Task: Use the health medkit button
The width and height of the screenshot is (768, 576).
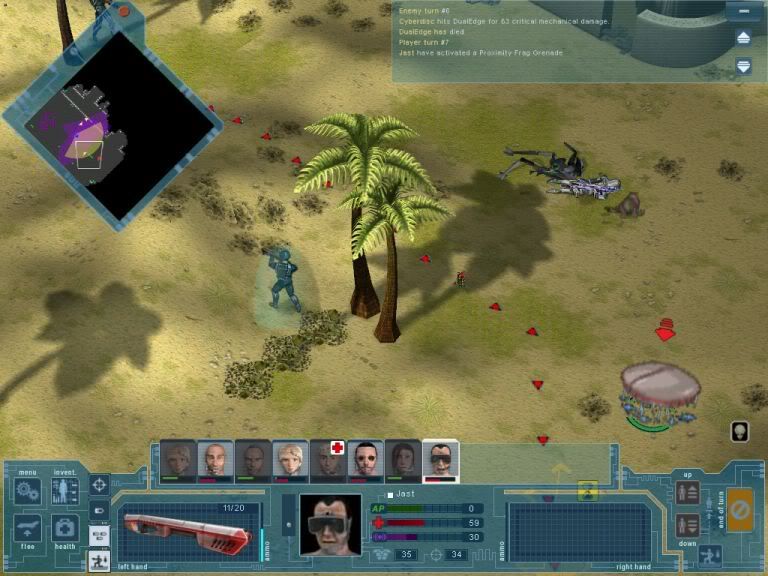Action: pos(65,528)
